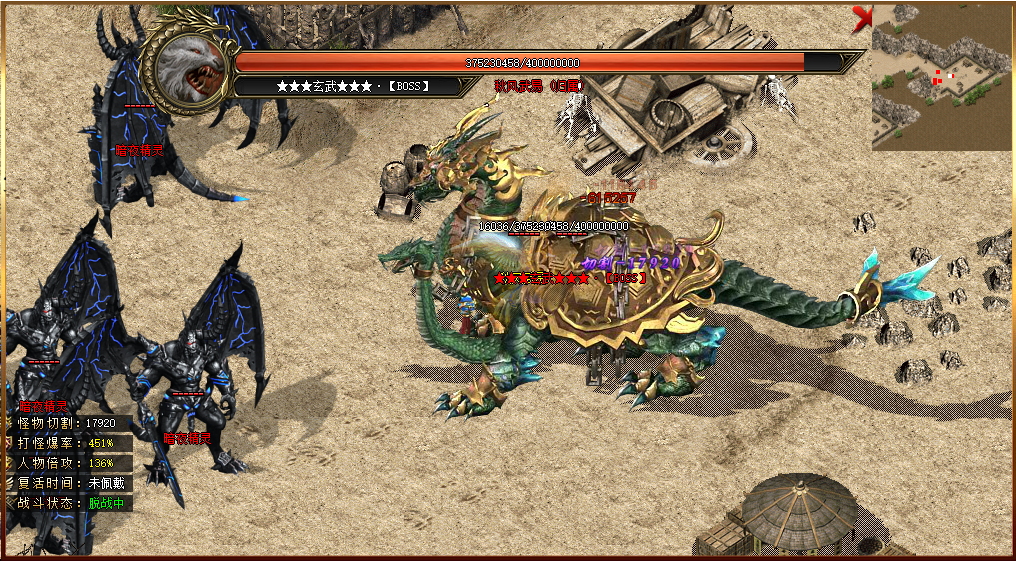Close the panel with the red X

pos(862,16)
